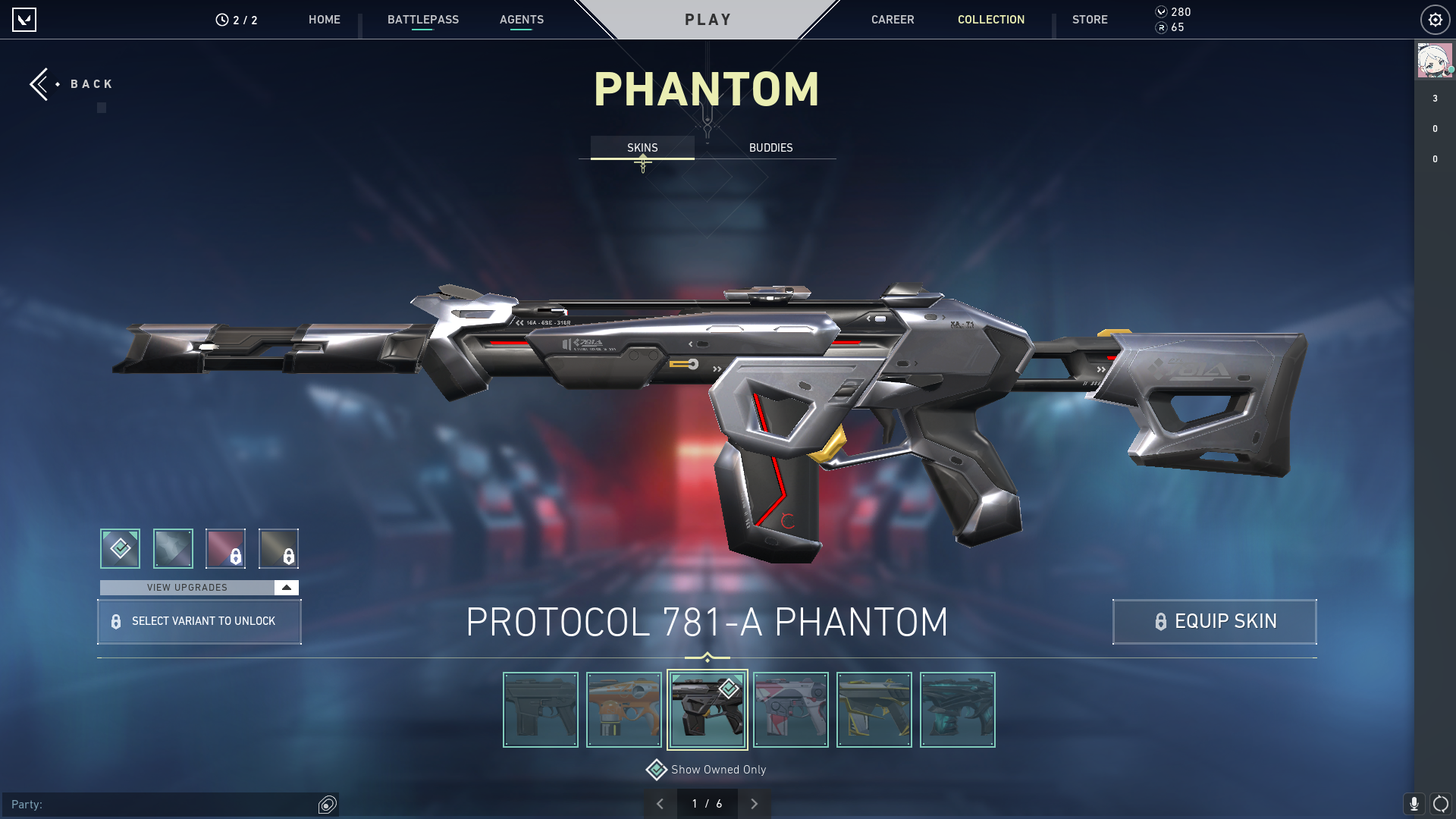The image size is (1456, 819).
Task: Mute the microphone in the bottom bar
Action: point(1415,802)
